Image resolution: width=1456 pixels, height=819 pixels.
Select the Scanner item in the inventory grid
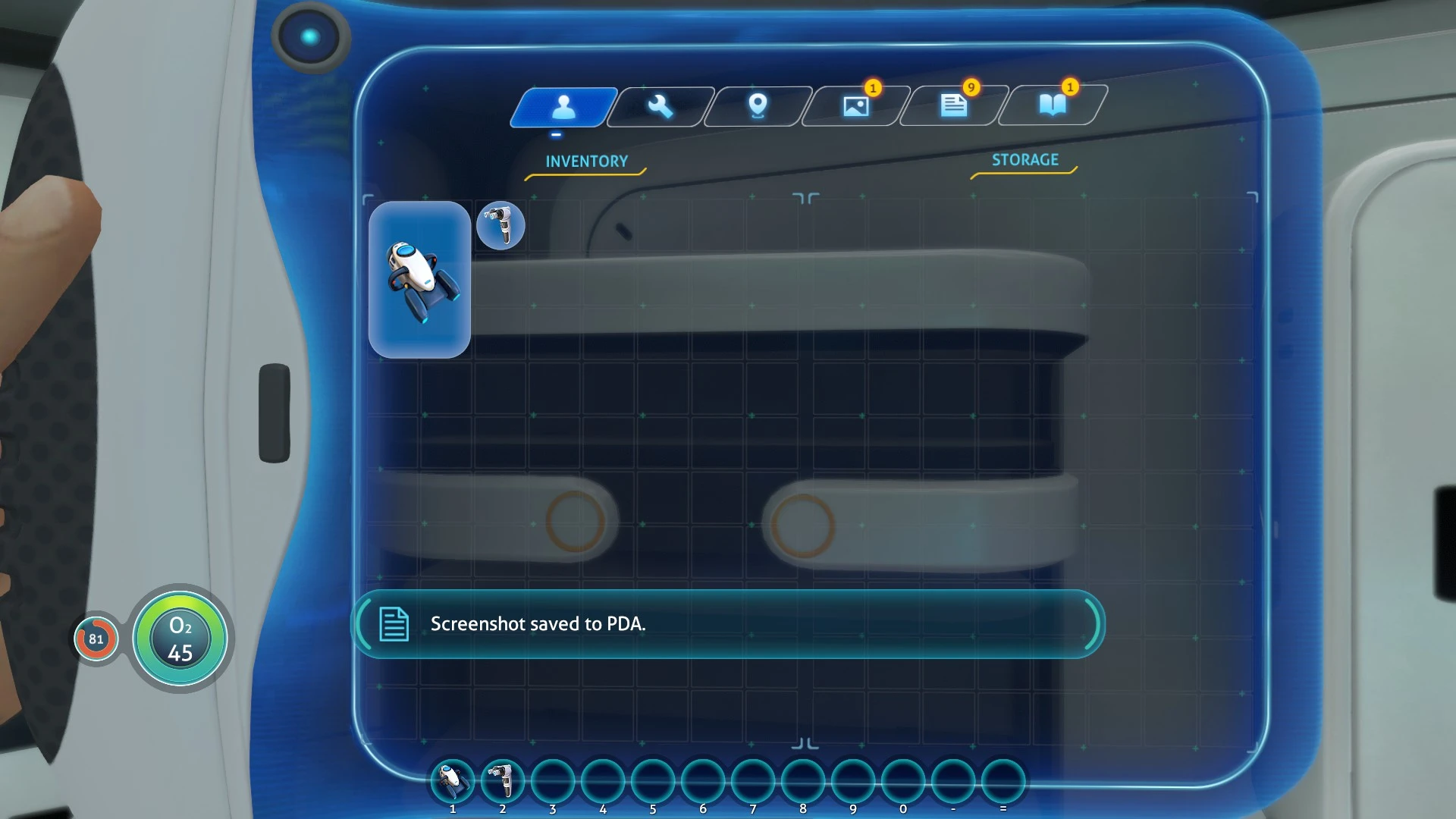(x=500, y=225)
